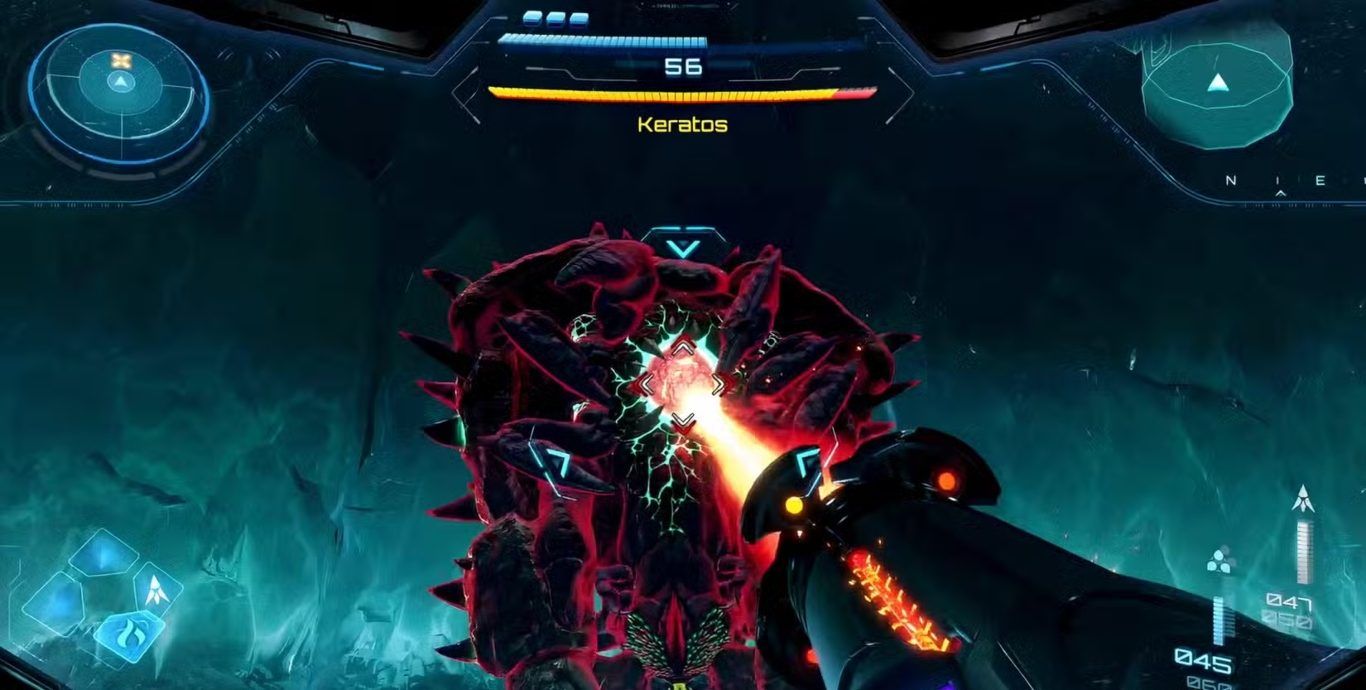Click the missile ammo icon

pos(1302,497)
